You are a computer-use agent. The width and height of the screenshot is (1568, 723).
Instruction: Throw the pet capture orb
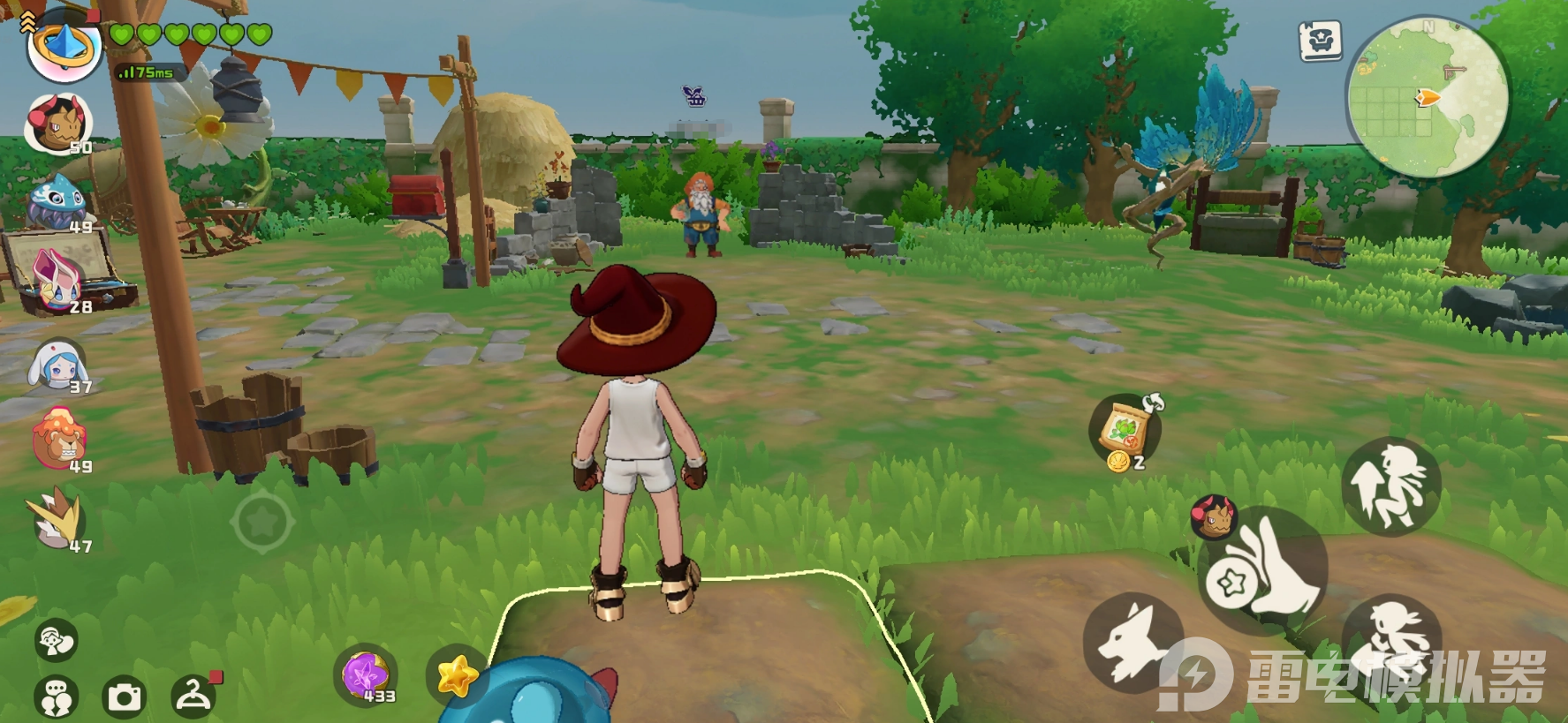pyautogui.click(x=1263, y=573)
